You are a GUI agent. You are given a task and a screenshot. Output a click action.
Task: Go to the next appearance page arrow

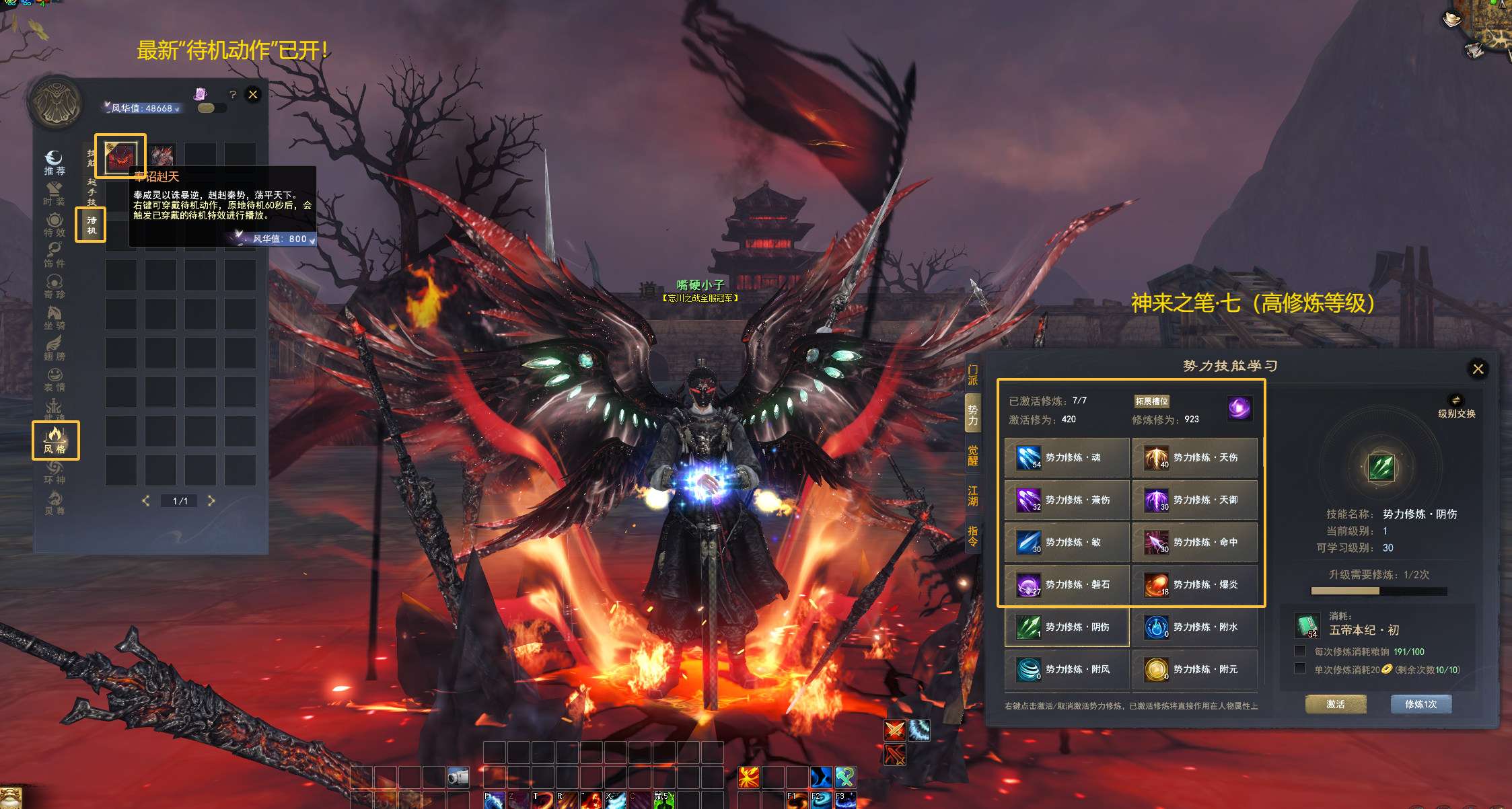click(x=211, y=501)
